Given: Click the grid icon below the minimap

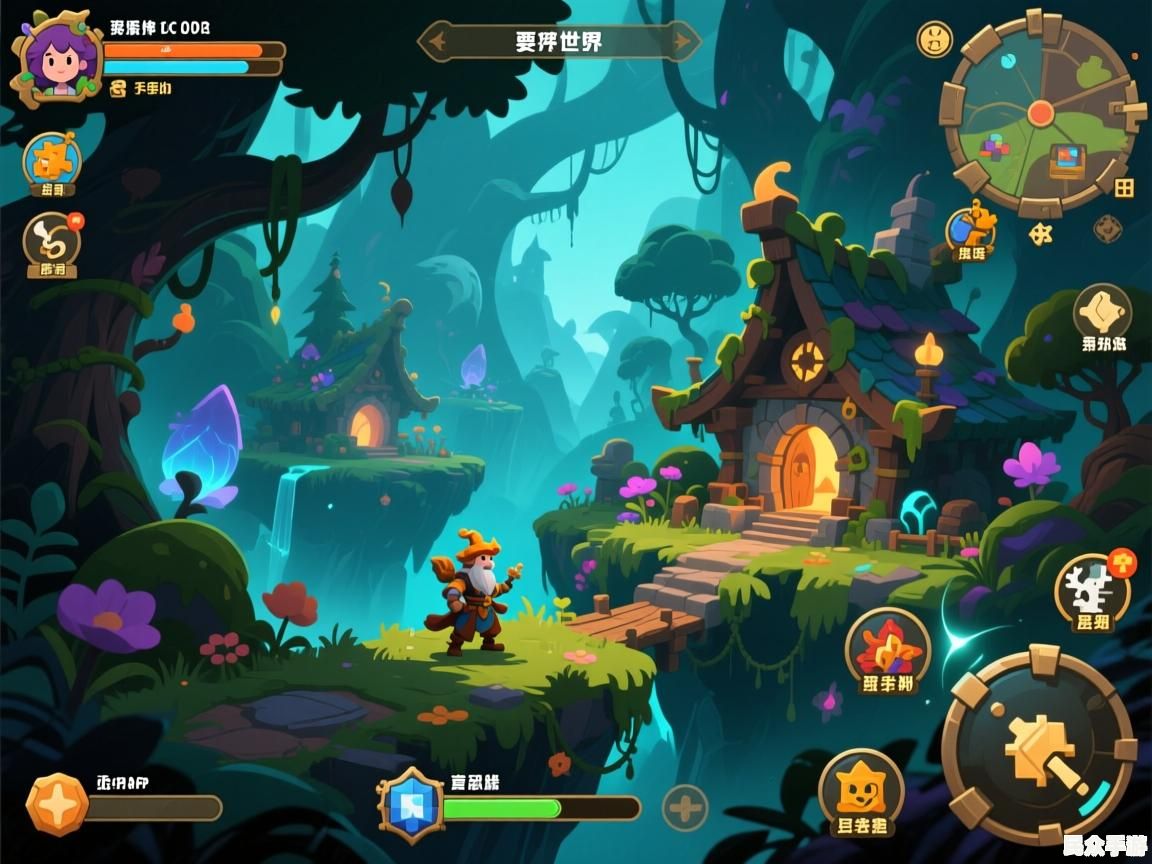Looking at the screenshot, I should [1125, 187].
